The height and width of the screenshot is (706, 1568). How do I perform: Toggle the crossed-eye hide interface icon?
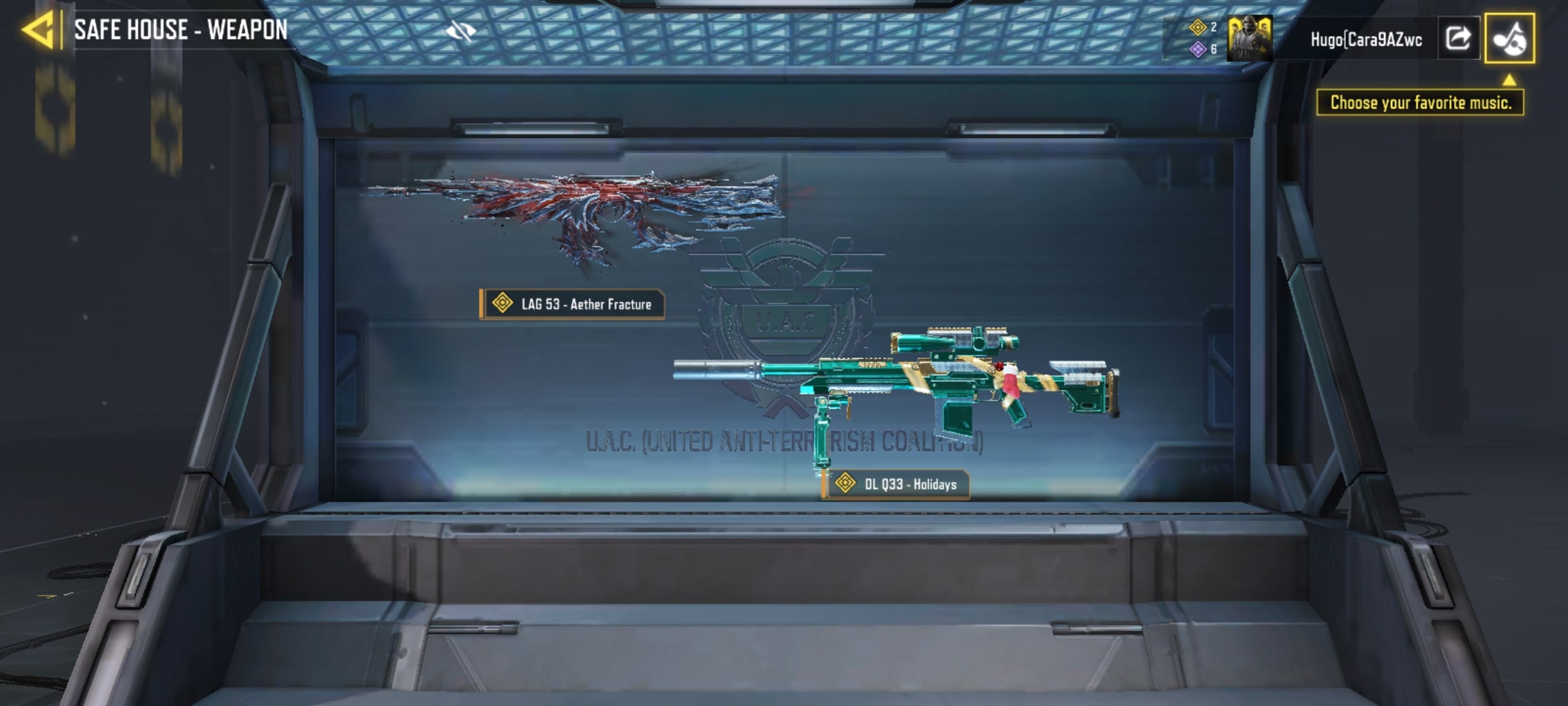point(461,31)
